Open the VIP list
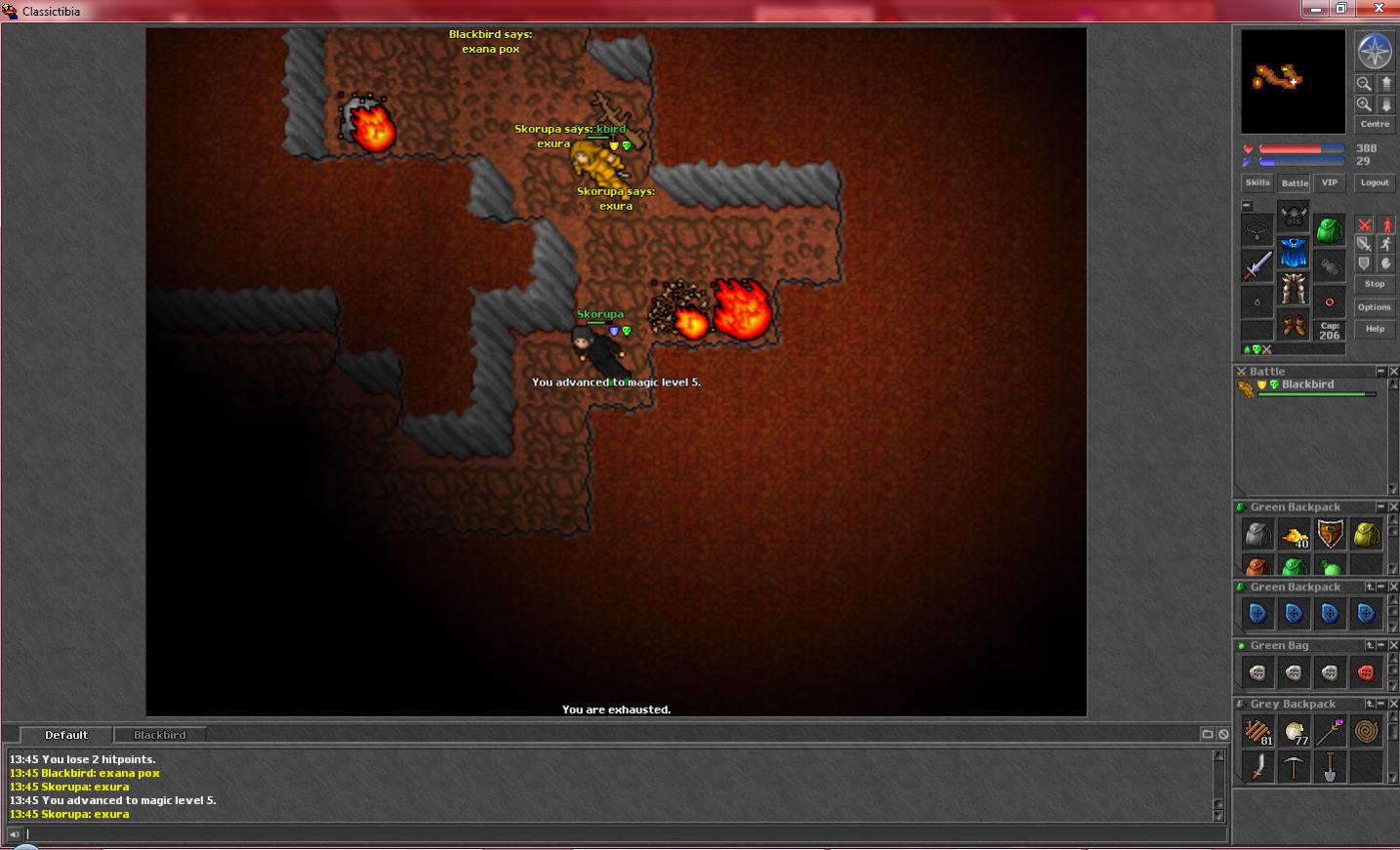Screen dimensions: 1400x850 click(1329, 182)
